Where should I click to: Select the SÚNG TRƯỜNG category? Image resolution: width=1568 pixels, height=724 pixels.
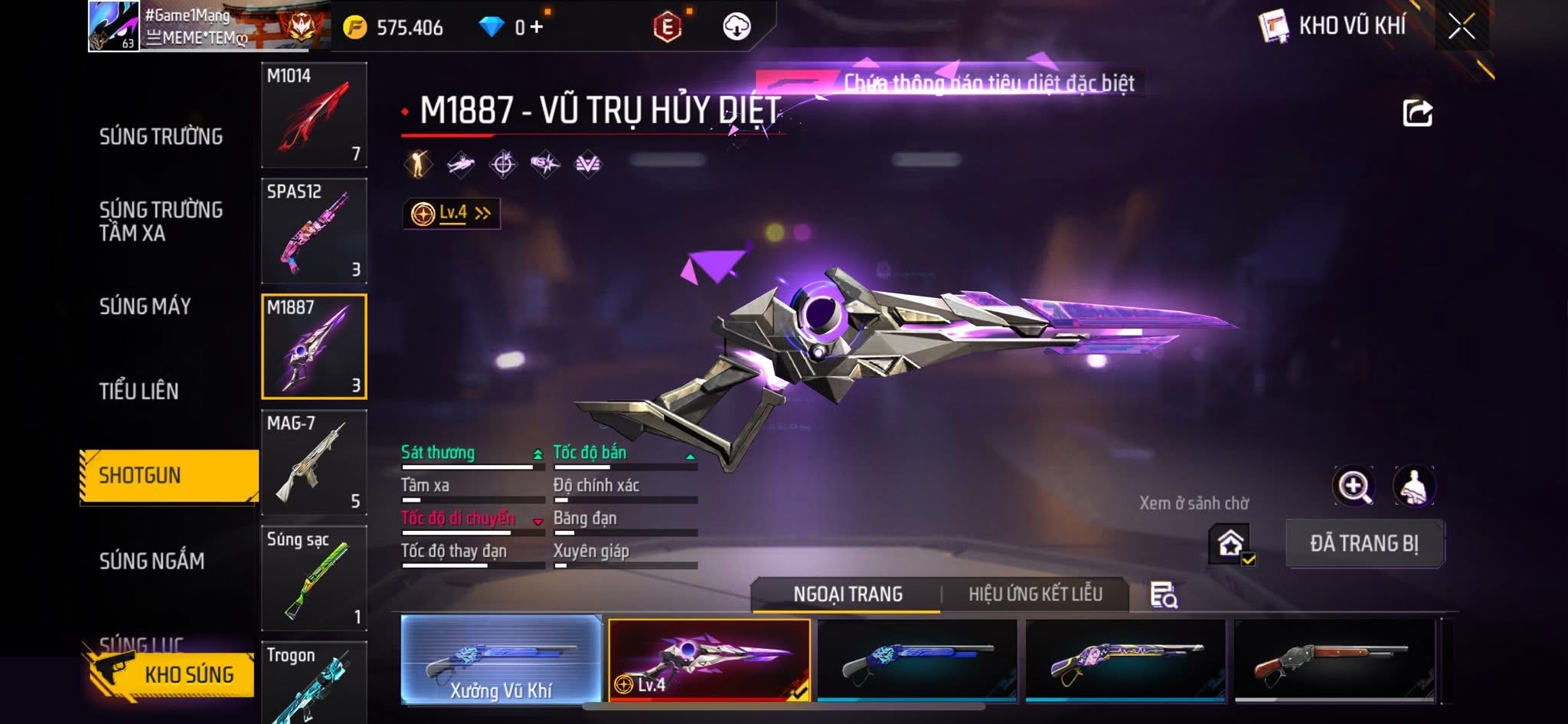tap(161, 136)
